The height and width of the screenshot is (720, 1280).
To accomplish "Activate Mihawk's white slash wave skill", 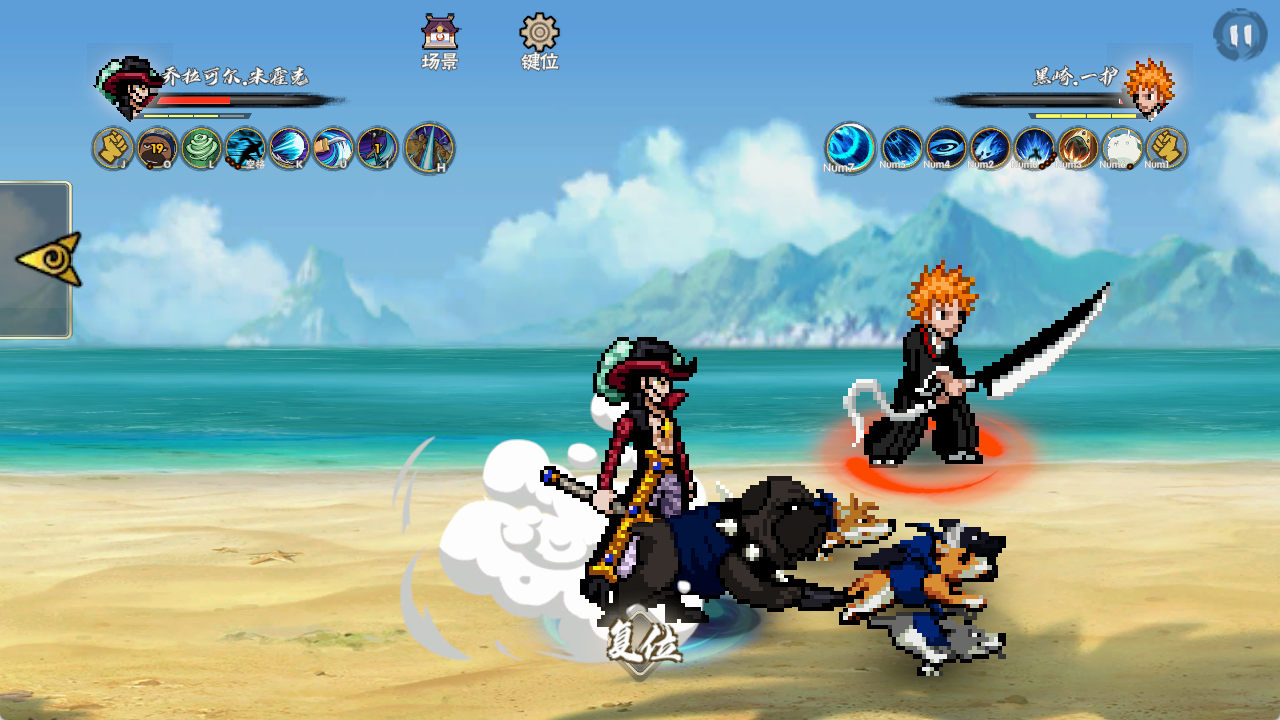I will click(x=289, y=148).
